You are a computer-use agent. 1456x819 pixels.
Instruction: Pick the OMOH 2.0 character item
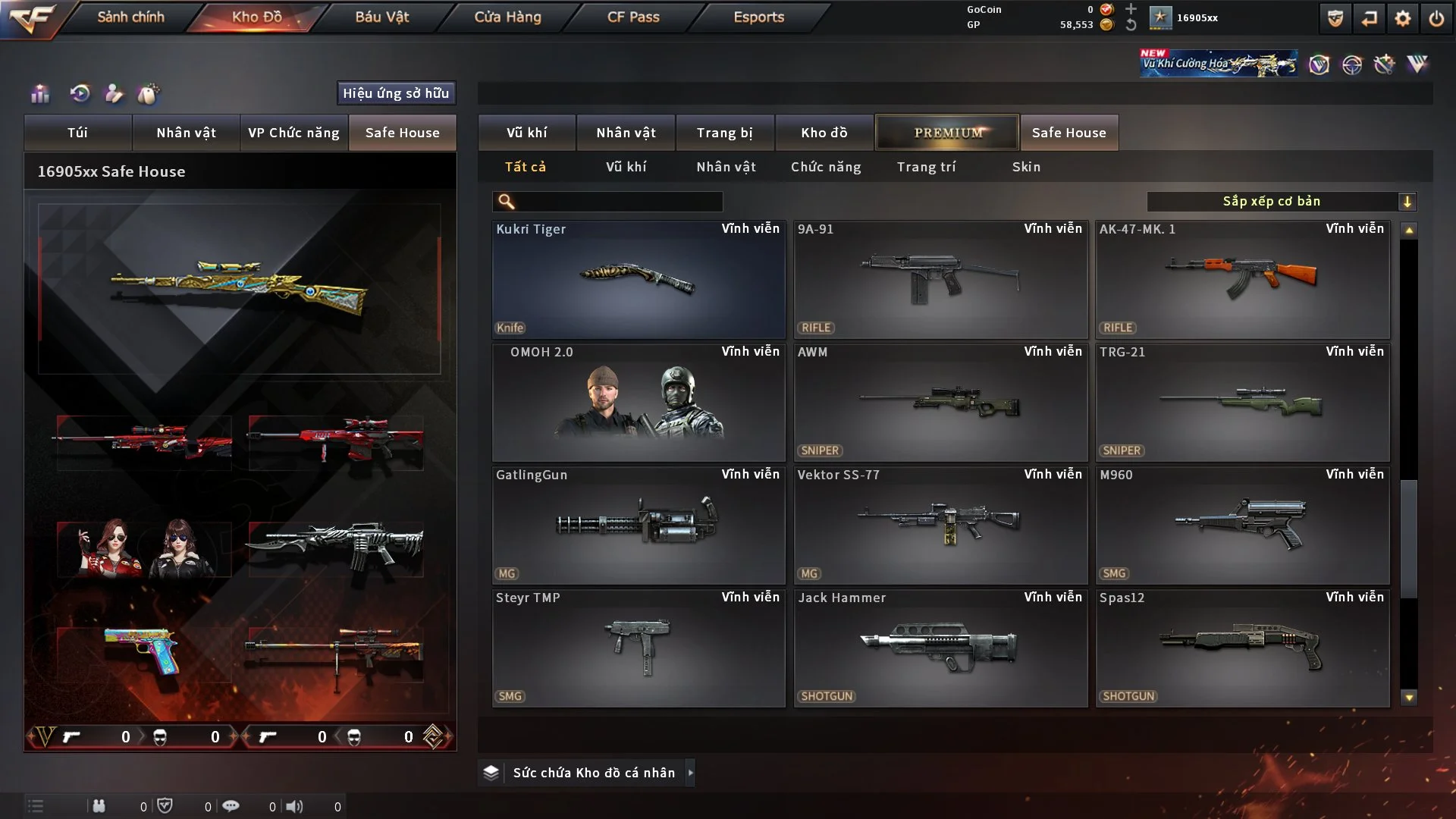pos(638,402)
